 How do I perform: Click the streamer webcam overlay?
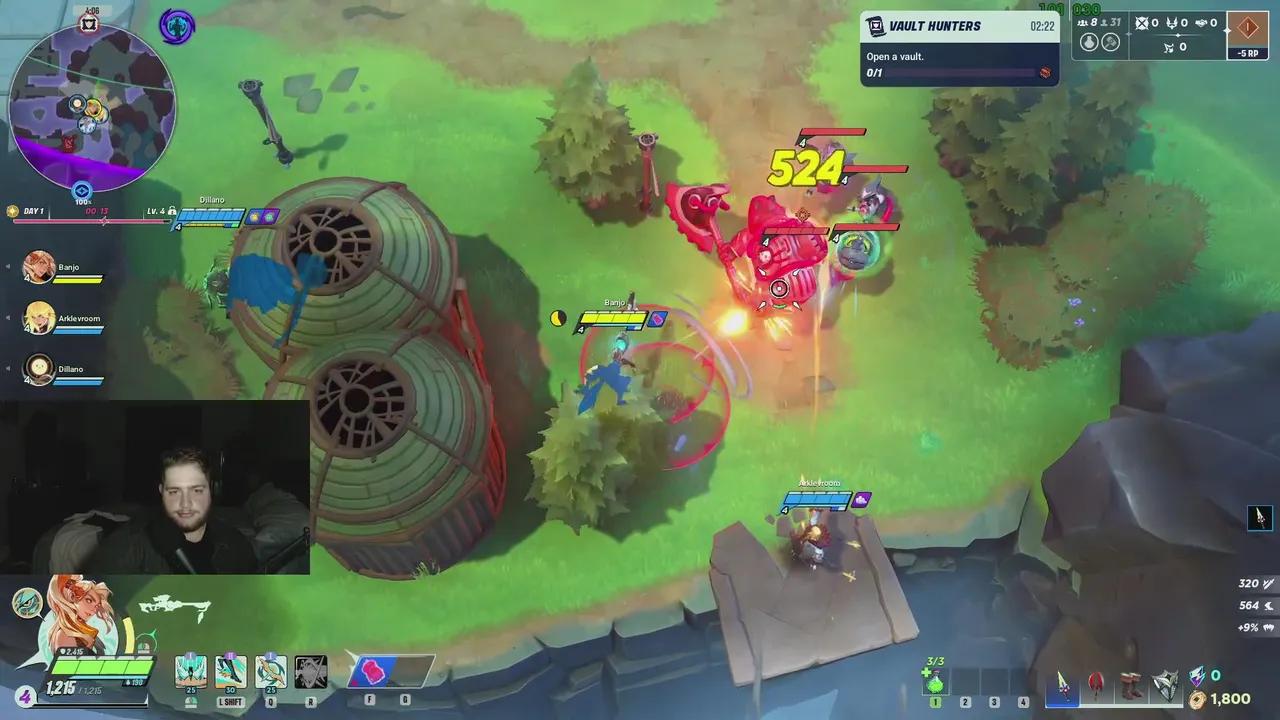[155, 488]
